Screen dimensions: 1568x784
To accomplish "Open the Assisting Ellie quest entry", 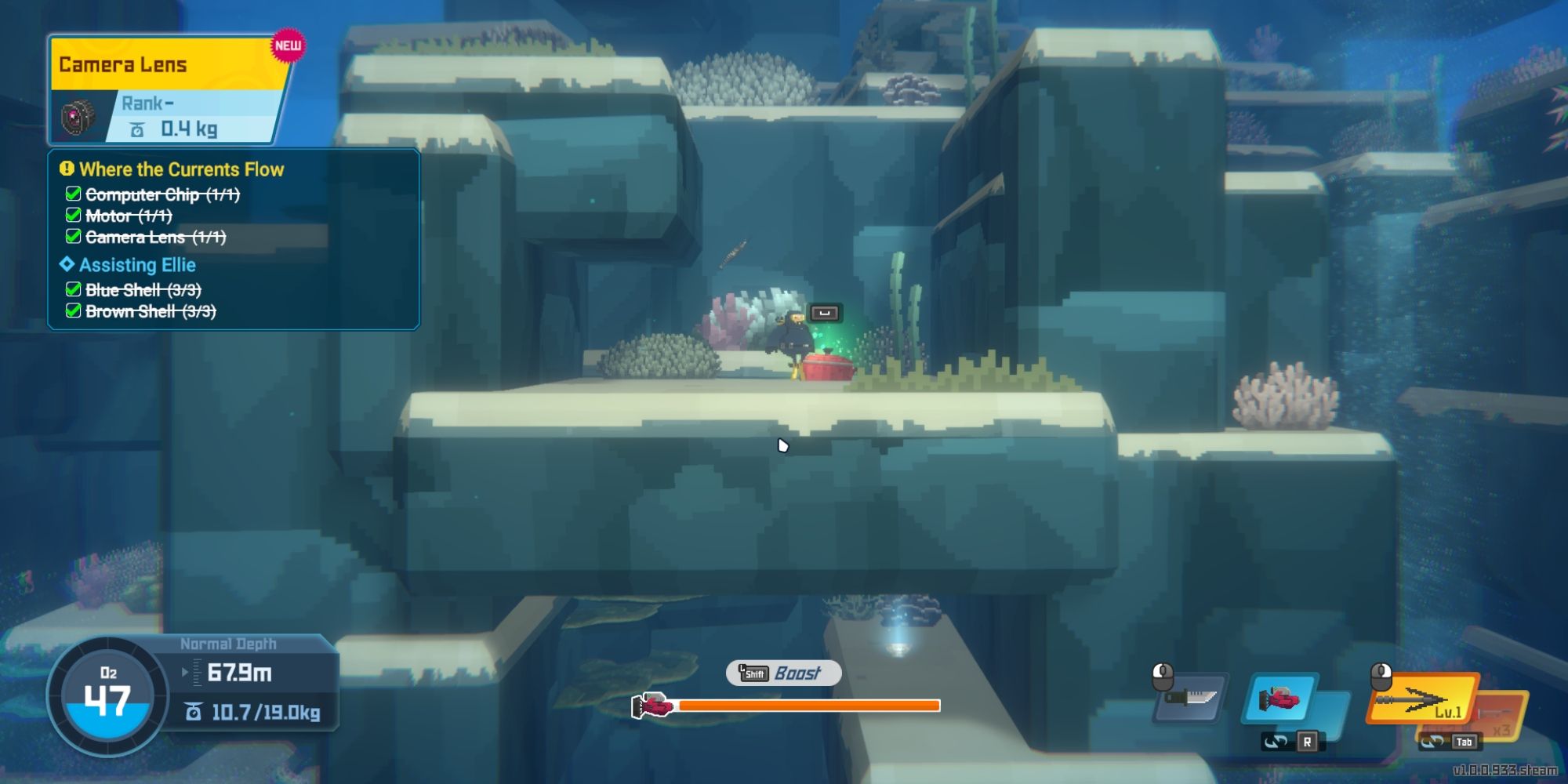I will [137, 265].
